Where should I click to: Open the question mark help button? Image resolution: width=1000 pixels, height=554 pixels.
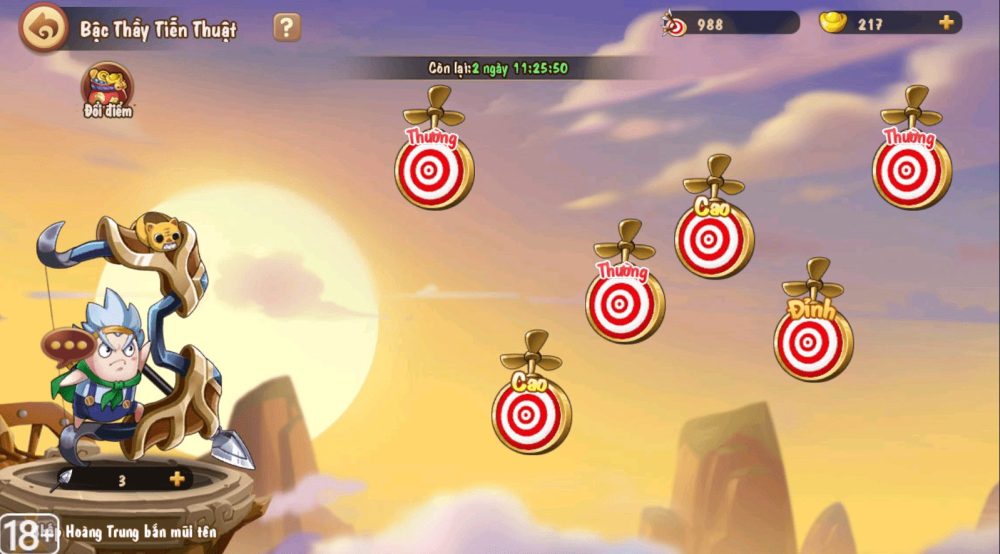point(287,27)
